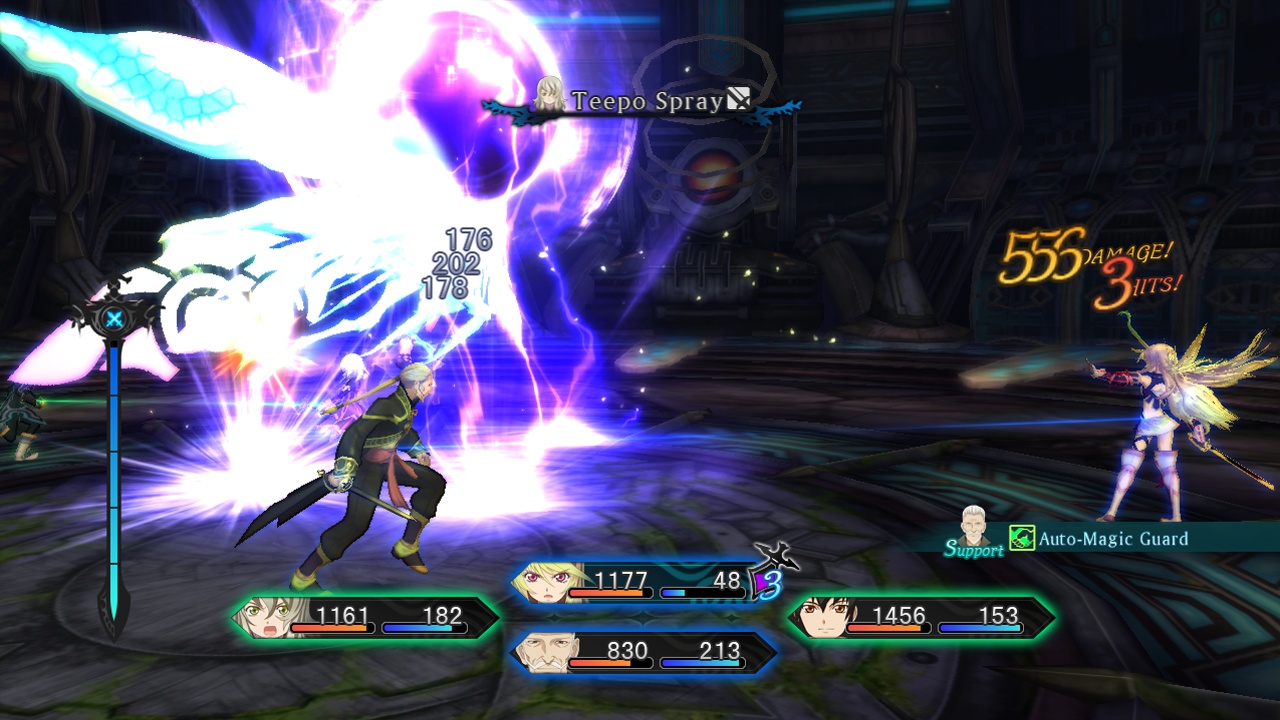1280x720 pixels.
Task: Select the elderly man's party status panel
Action: point(644,653)
